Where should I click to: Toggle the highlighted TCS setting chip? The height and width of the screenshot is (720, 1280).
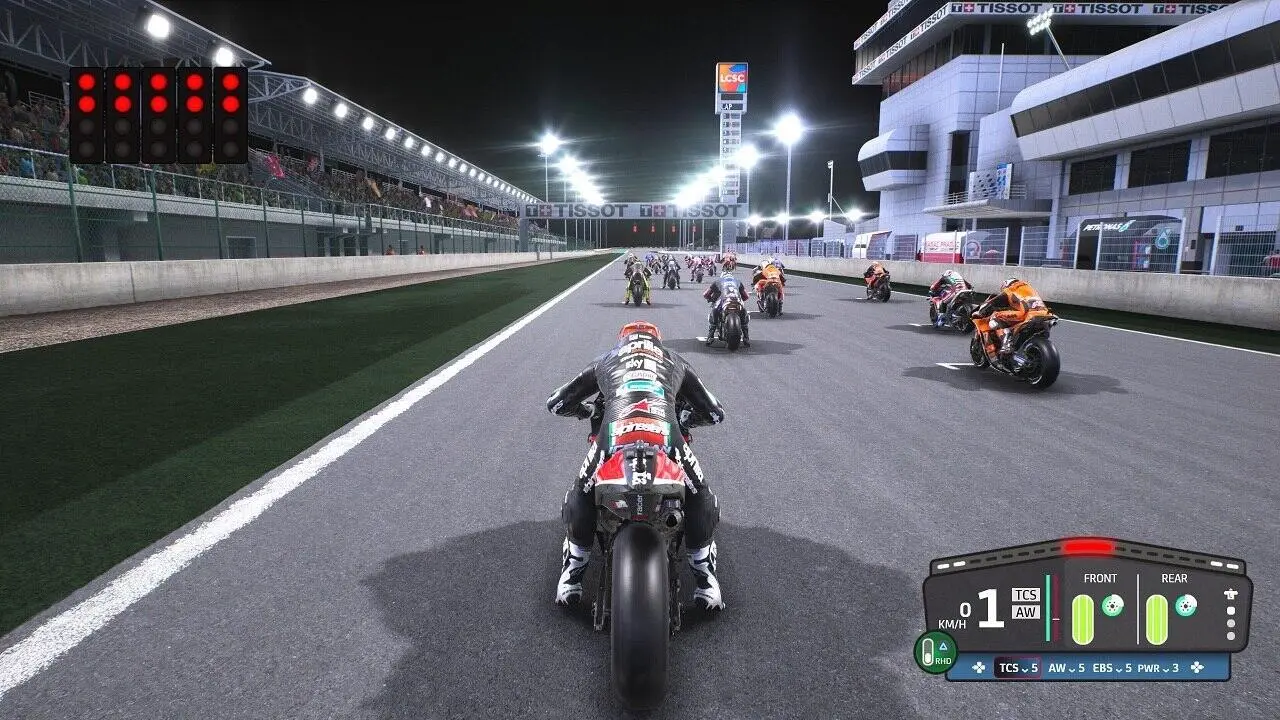click(x=1017, y=667)
